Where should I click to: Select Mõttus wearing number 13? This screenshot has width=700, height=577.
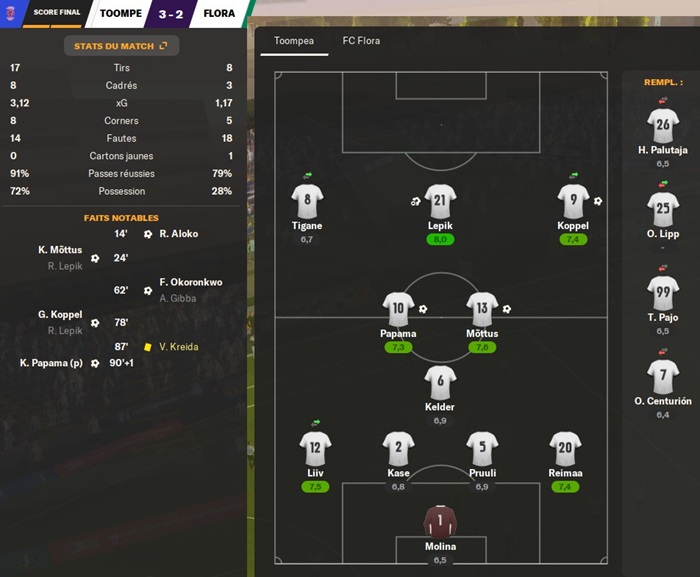(x=482, y=311)
